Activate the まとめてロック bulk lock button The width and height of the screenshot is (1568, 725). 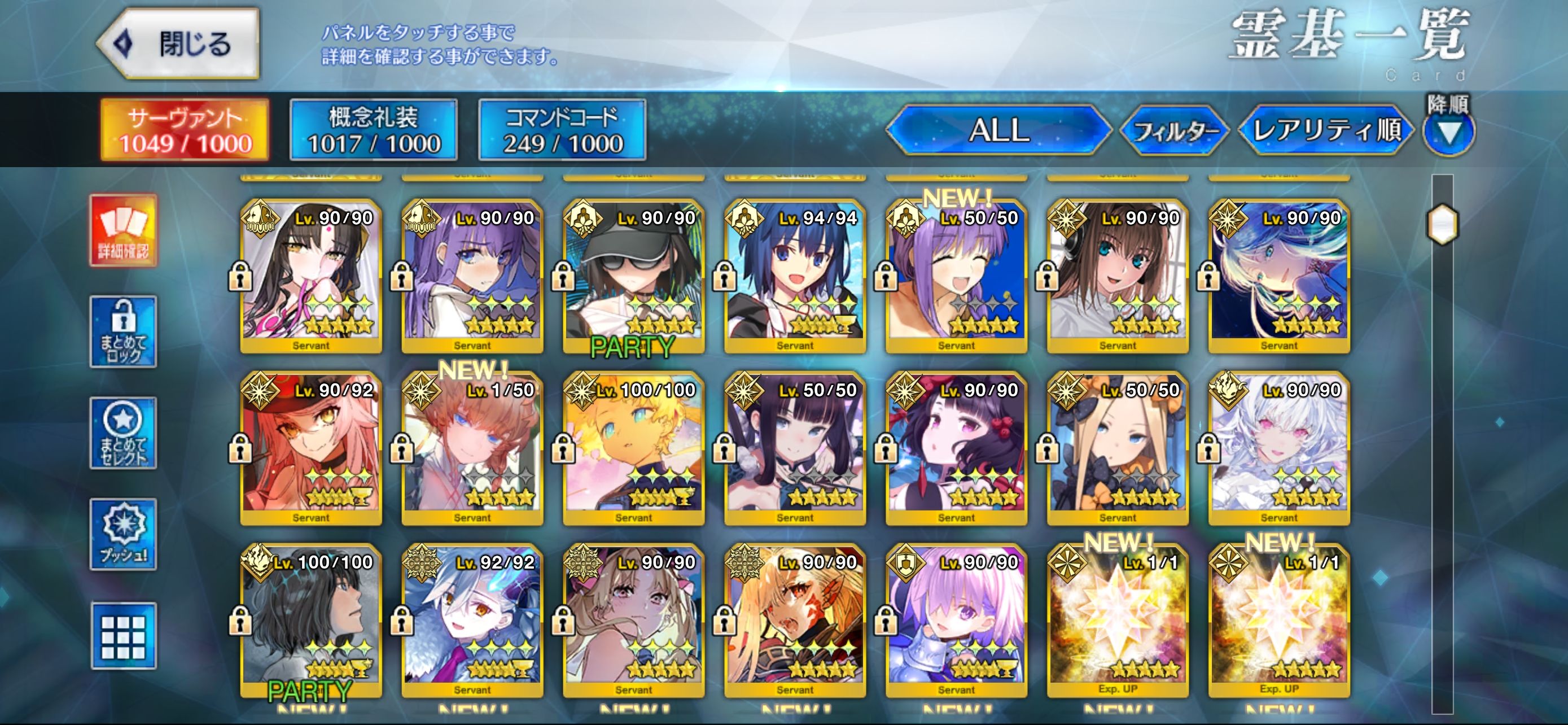(124, 332)
